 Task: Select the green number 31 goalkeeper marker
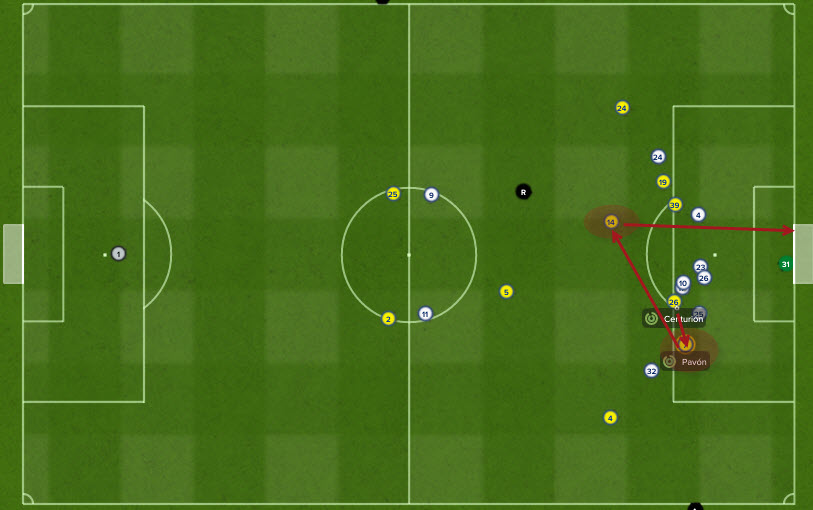point(785,264)
